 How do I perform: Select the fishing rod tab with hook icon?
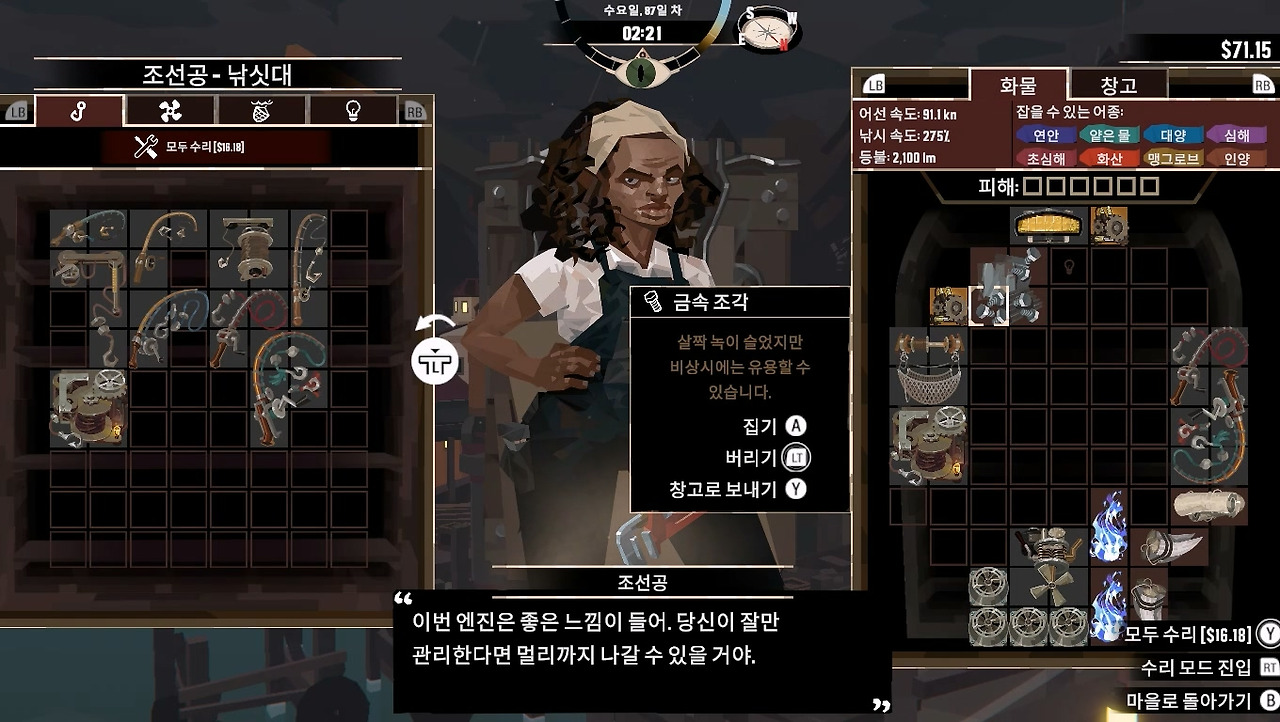point(80,112)
